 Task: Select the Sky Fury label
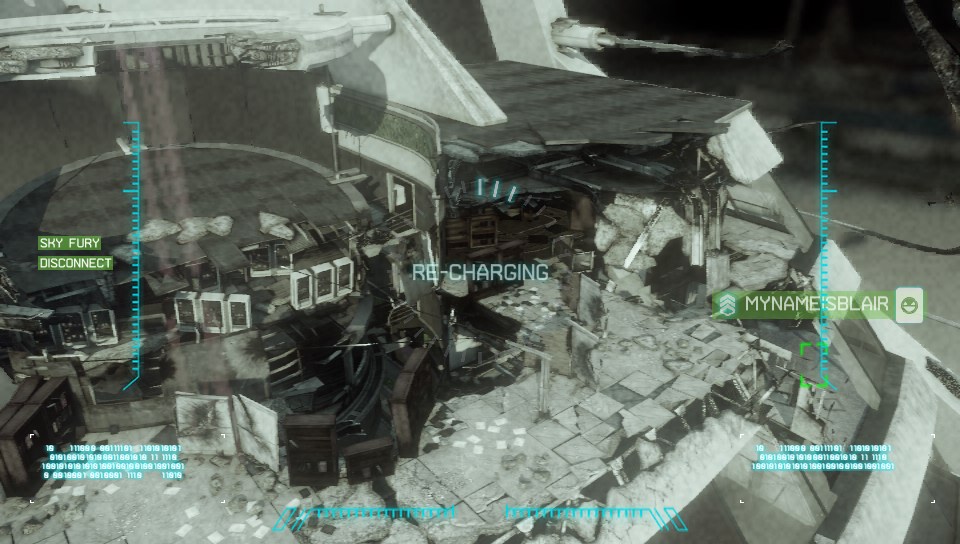(69, 243)
